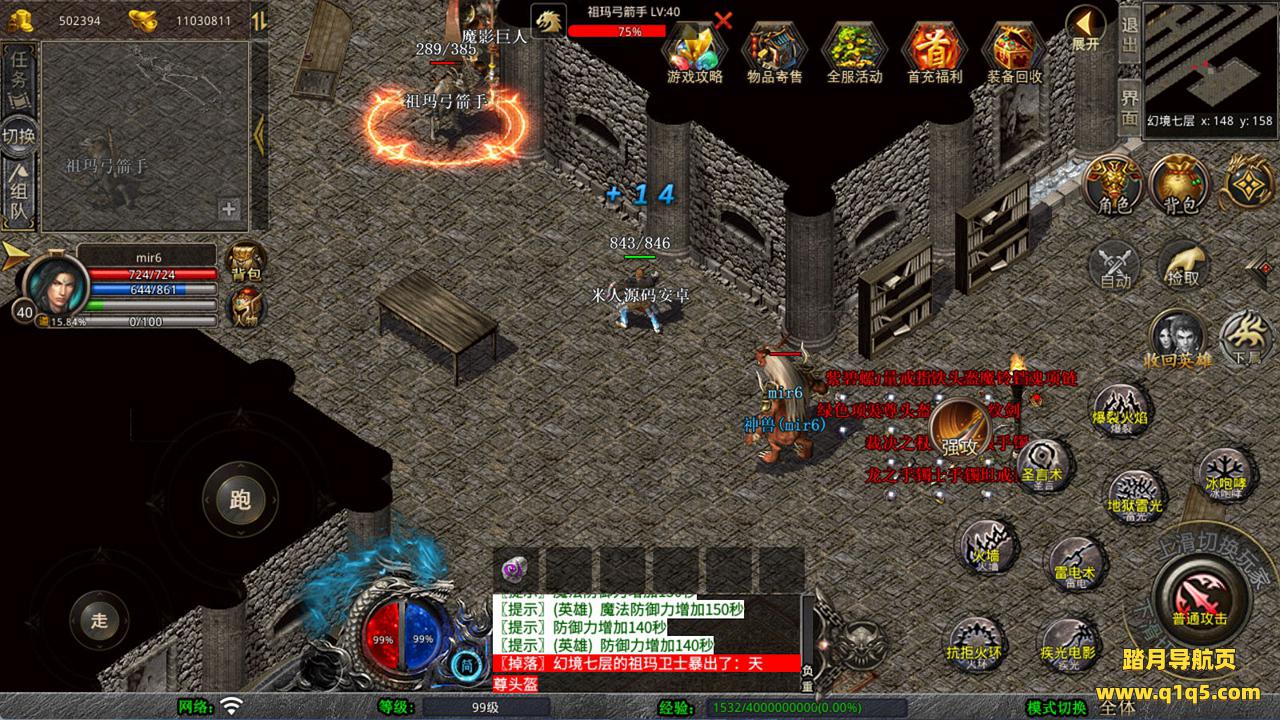Cast the 冰咆哮 ice roar skill
The width and height of the screenshot is (1280, 720).
pyautogui.click(x=1224, y=472)
